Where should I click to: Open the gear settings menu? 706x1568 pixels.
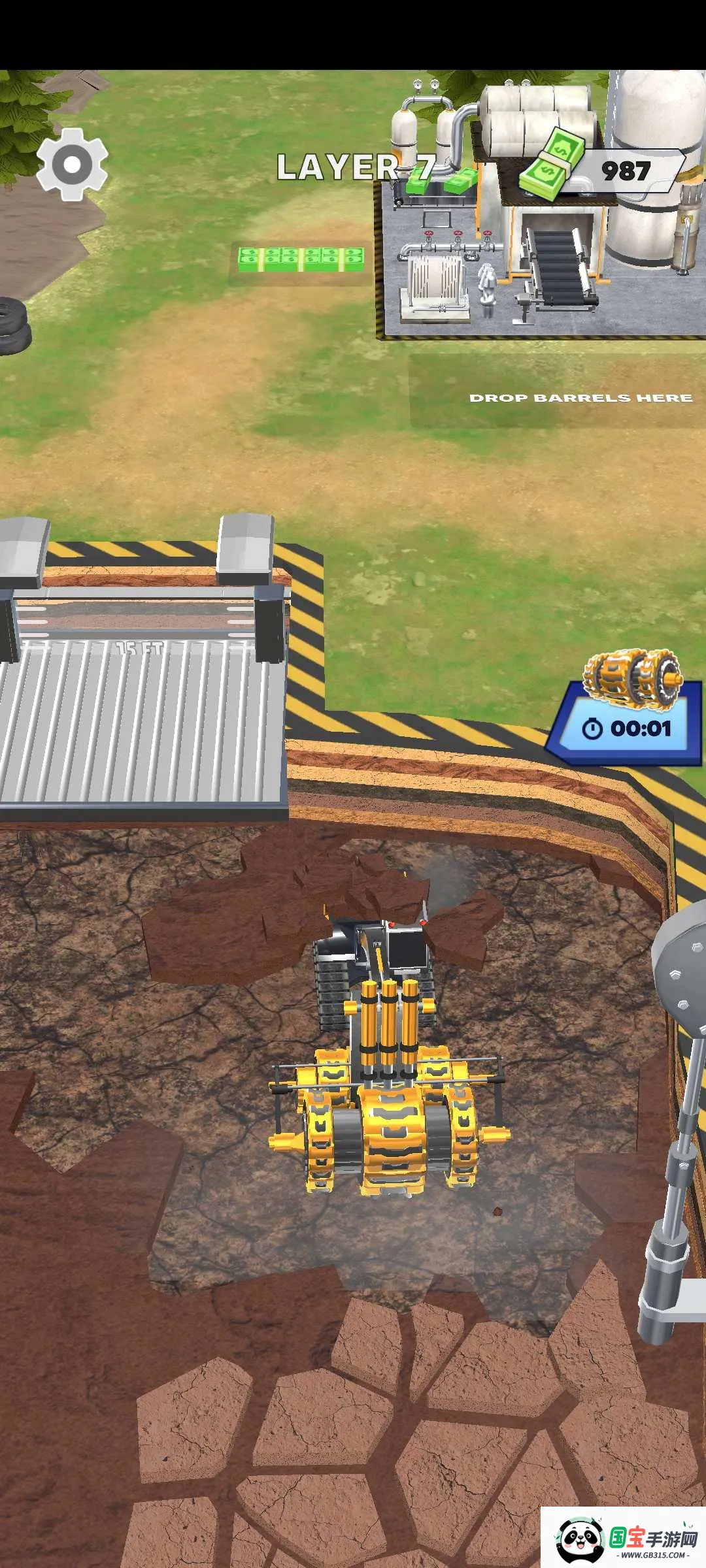click(72, 163)
